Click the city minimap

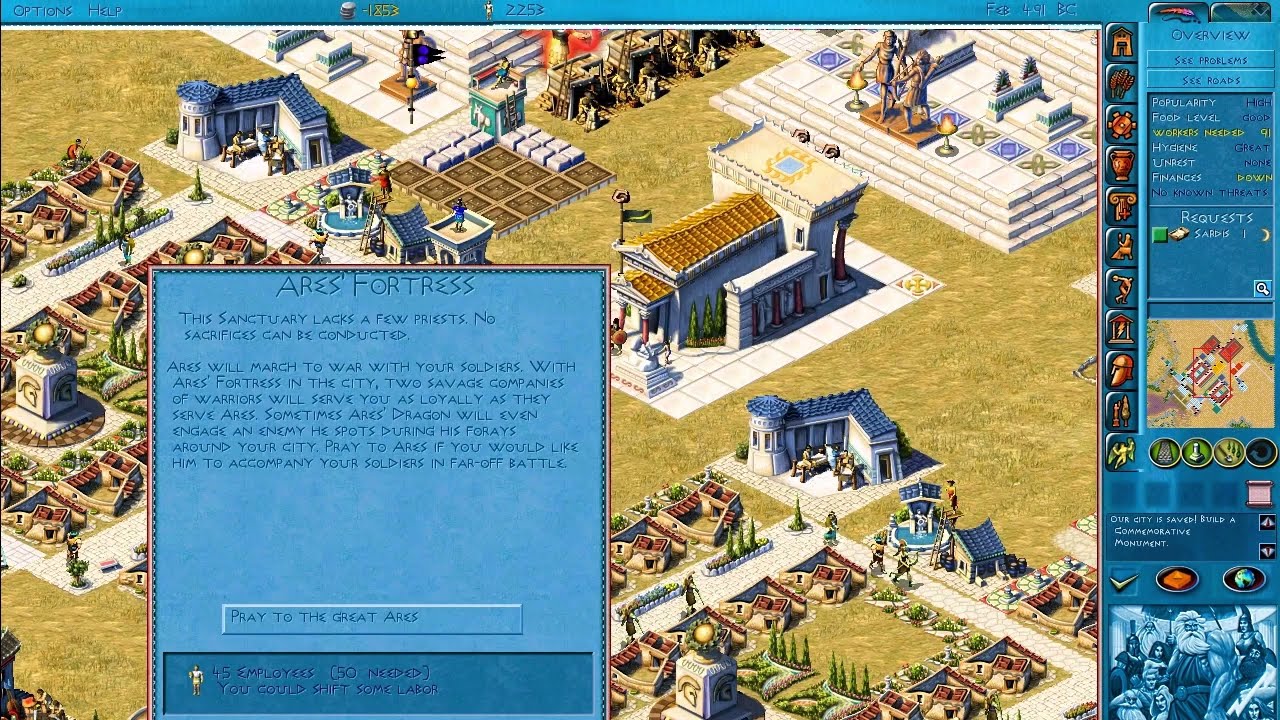coord(1210,373)
